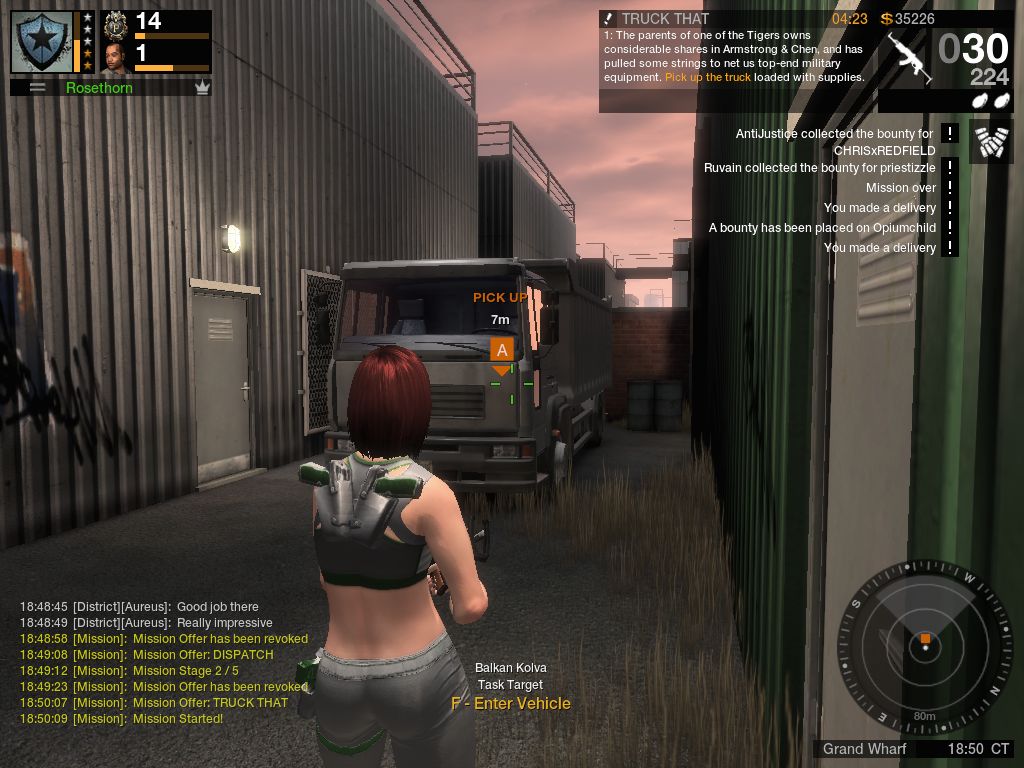
Task: Click the ammo pack icon
Action: point(990,142)
